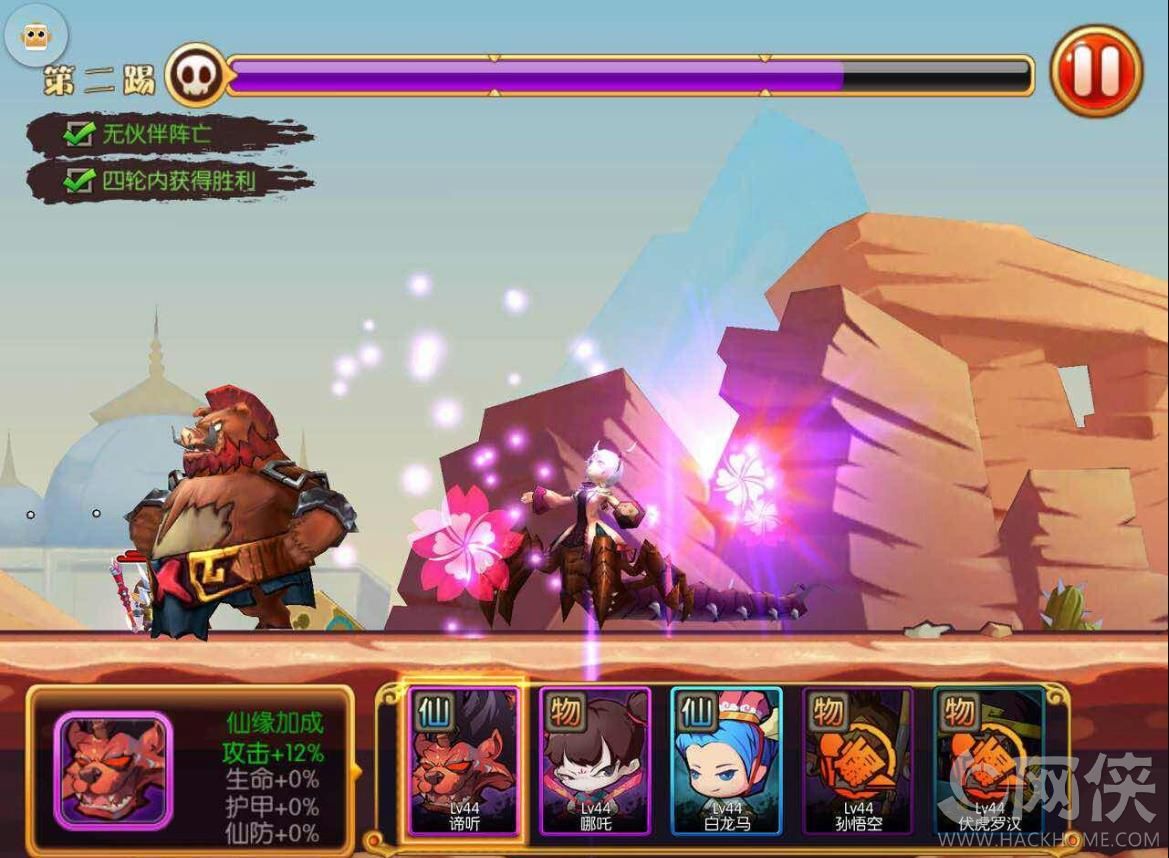Screen dimensions: 1169x858
Task: Tap the large active hero portrait
Action: coord(113,769)
